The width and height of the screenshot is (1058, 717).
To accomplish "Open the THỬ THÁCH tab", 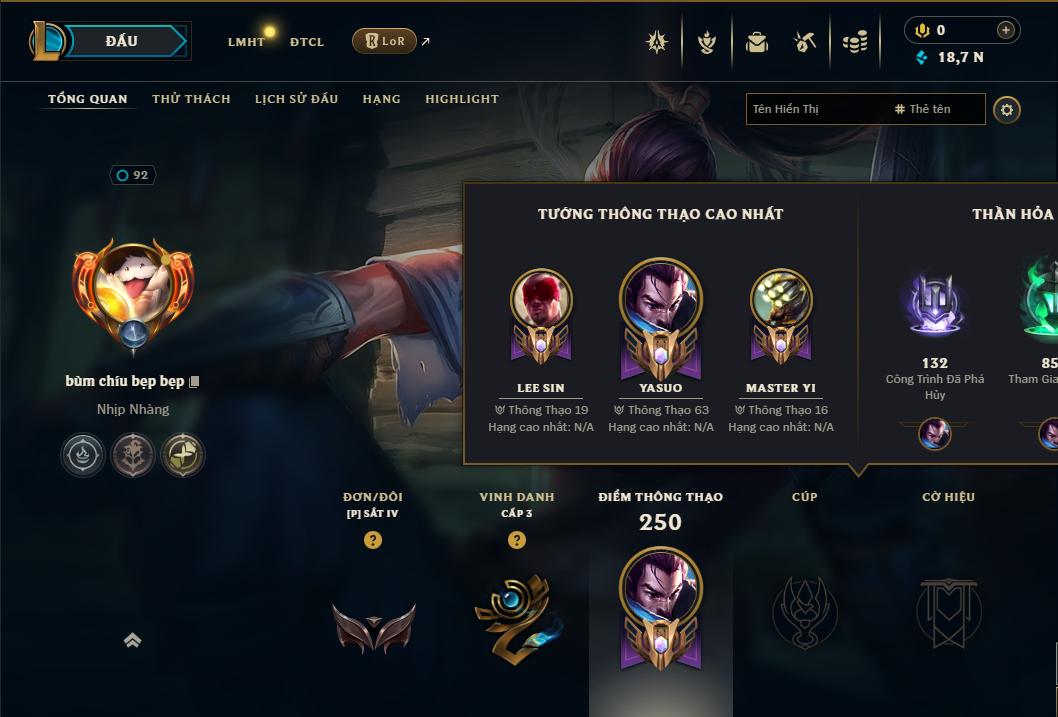I will 191,99.
